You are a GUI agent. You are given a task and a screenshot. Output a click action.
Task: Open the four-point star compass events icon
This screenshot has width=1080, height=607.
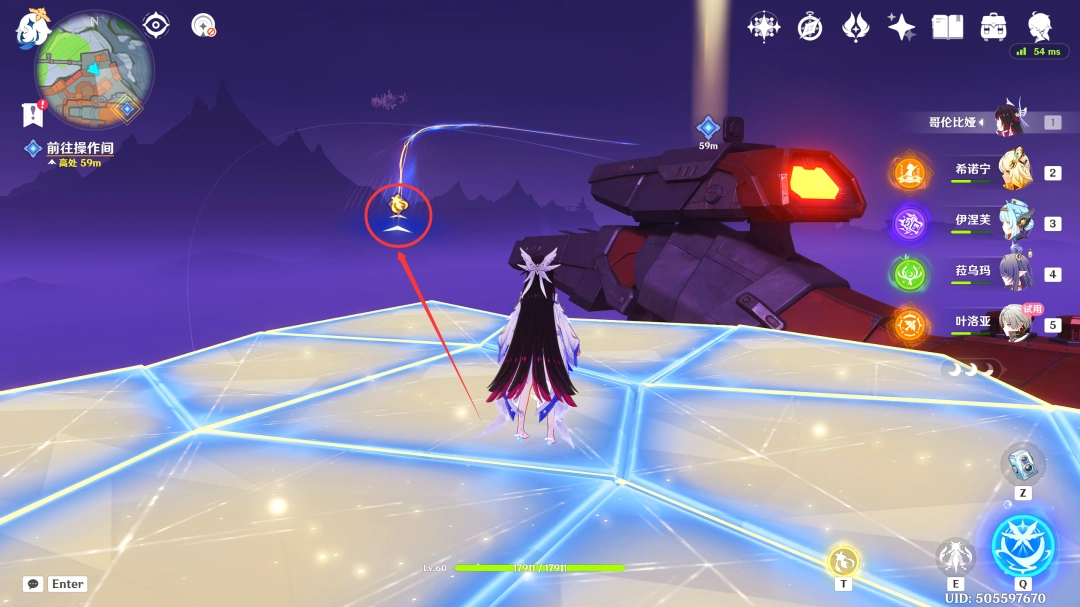(x=764, y=27)
